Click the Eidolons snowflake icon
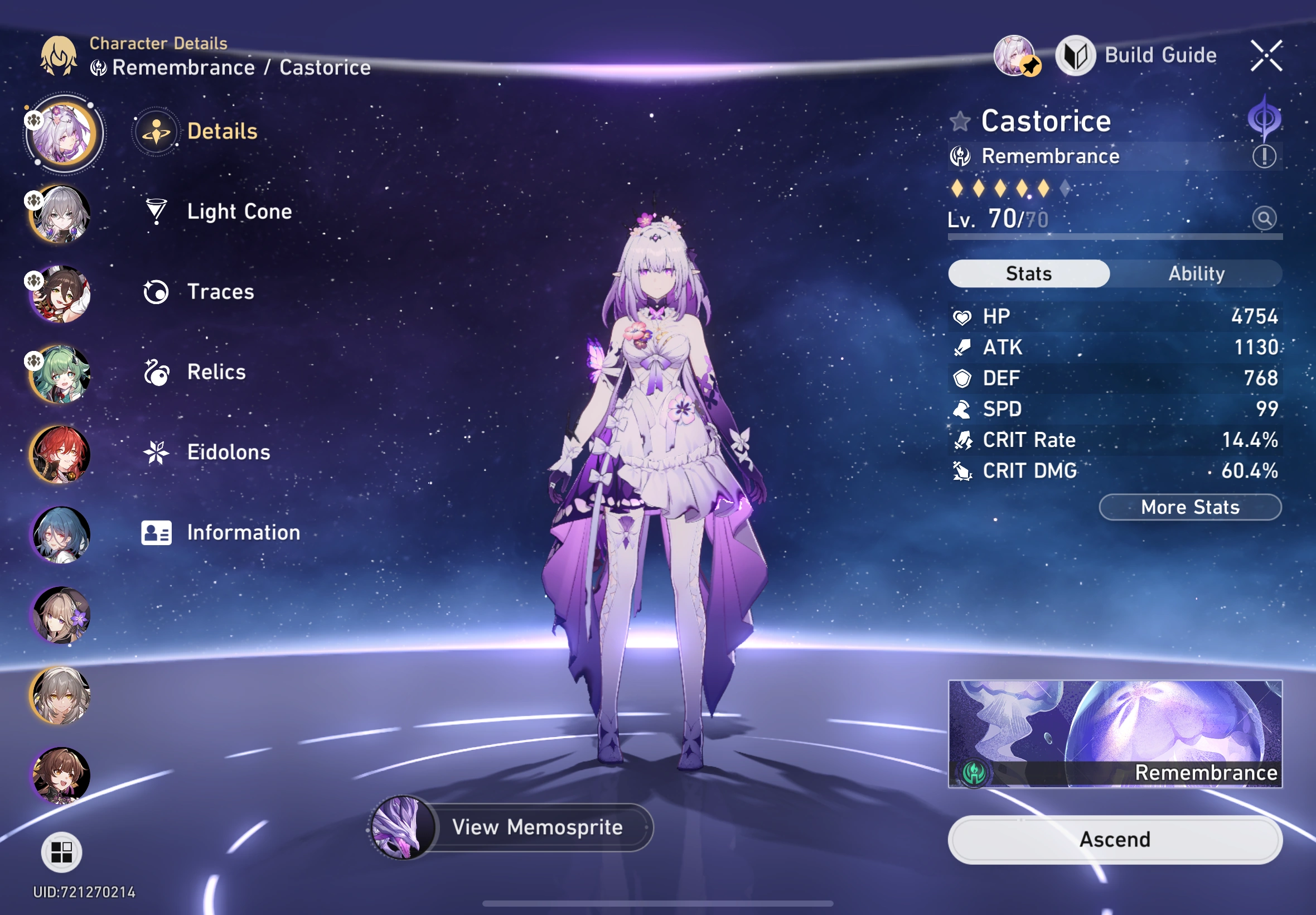 click(x=156, y=452)
